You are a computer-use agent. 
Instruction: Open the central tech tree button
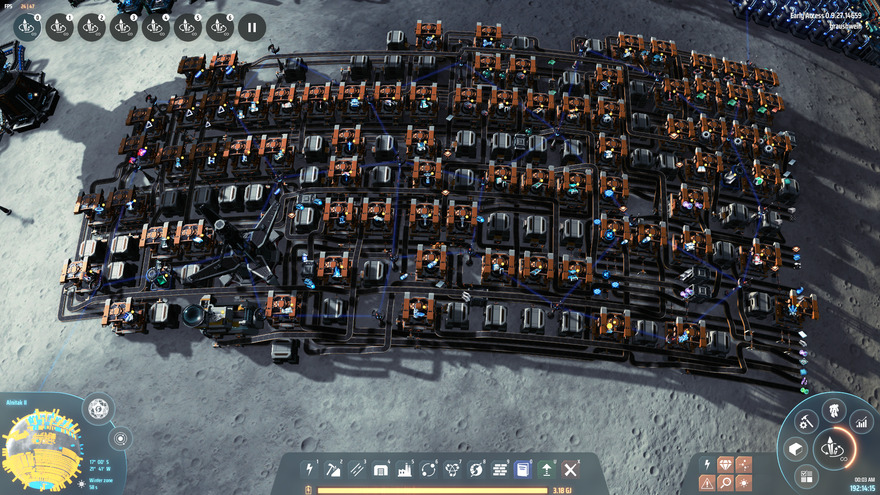[x=832, y=447]
